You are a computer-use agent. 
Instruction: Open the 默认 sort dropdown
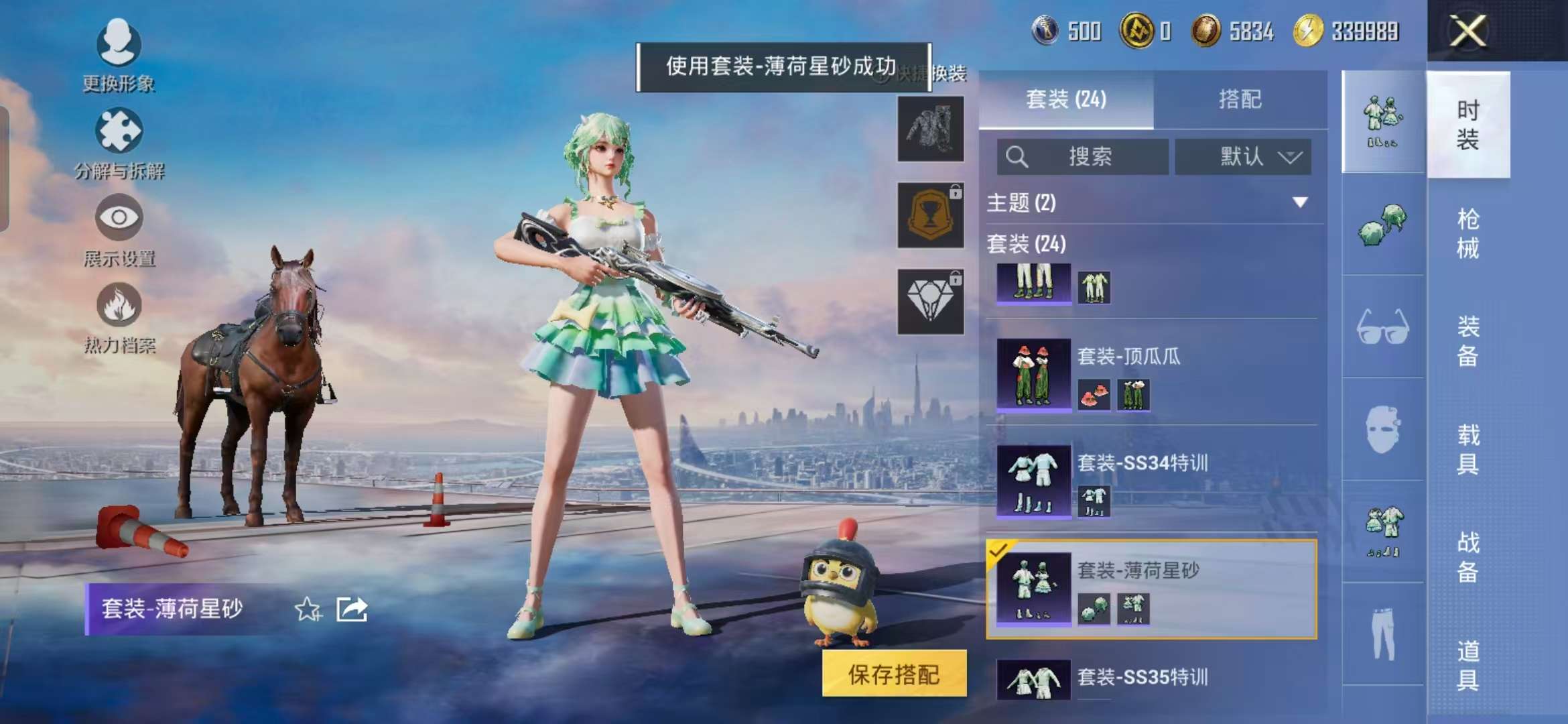(x=1243, y=157)
